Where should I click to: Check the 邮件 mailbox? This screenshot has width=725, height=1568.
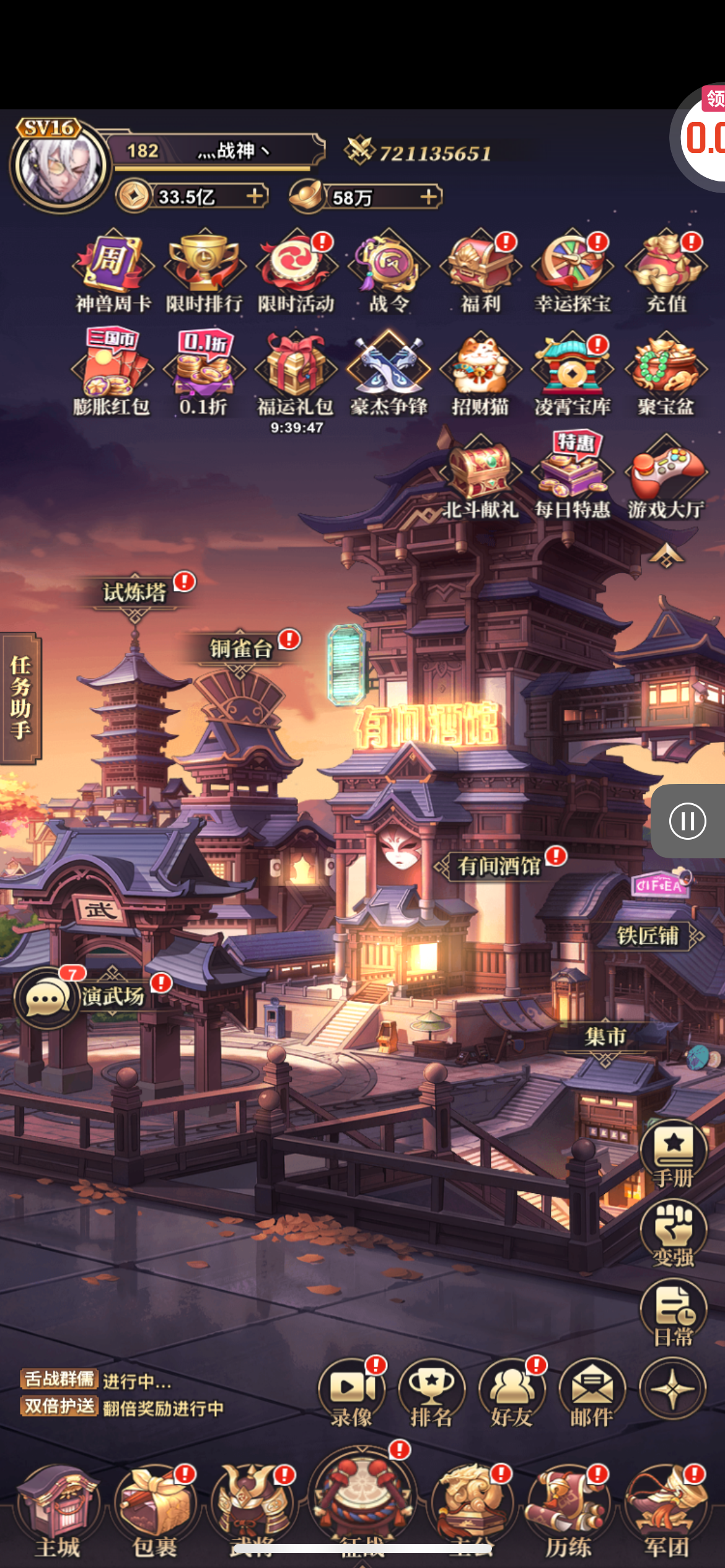(592, 1393)
